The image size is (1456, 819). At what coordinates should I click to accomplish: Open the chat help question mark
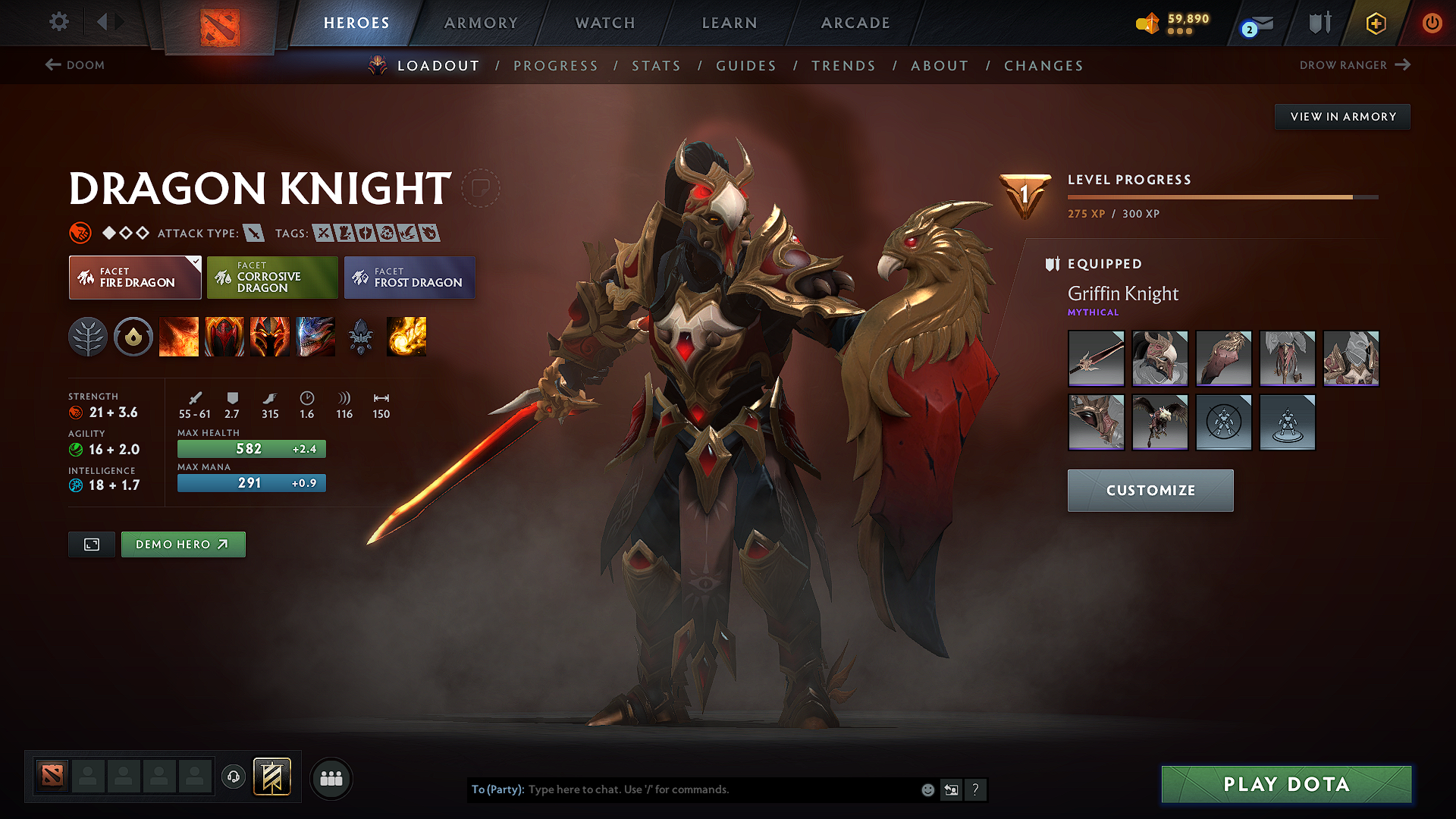976,789
